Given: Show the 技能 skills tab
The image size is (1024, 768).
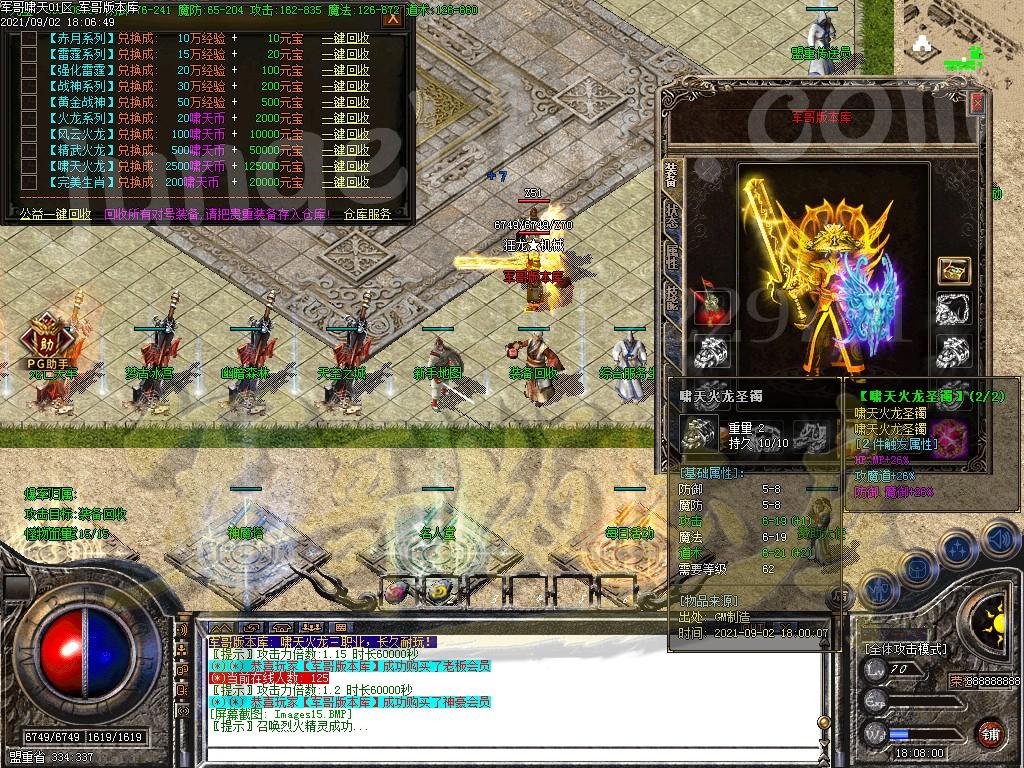Looking at the screenshot, I should click(x=671, y=296).
